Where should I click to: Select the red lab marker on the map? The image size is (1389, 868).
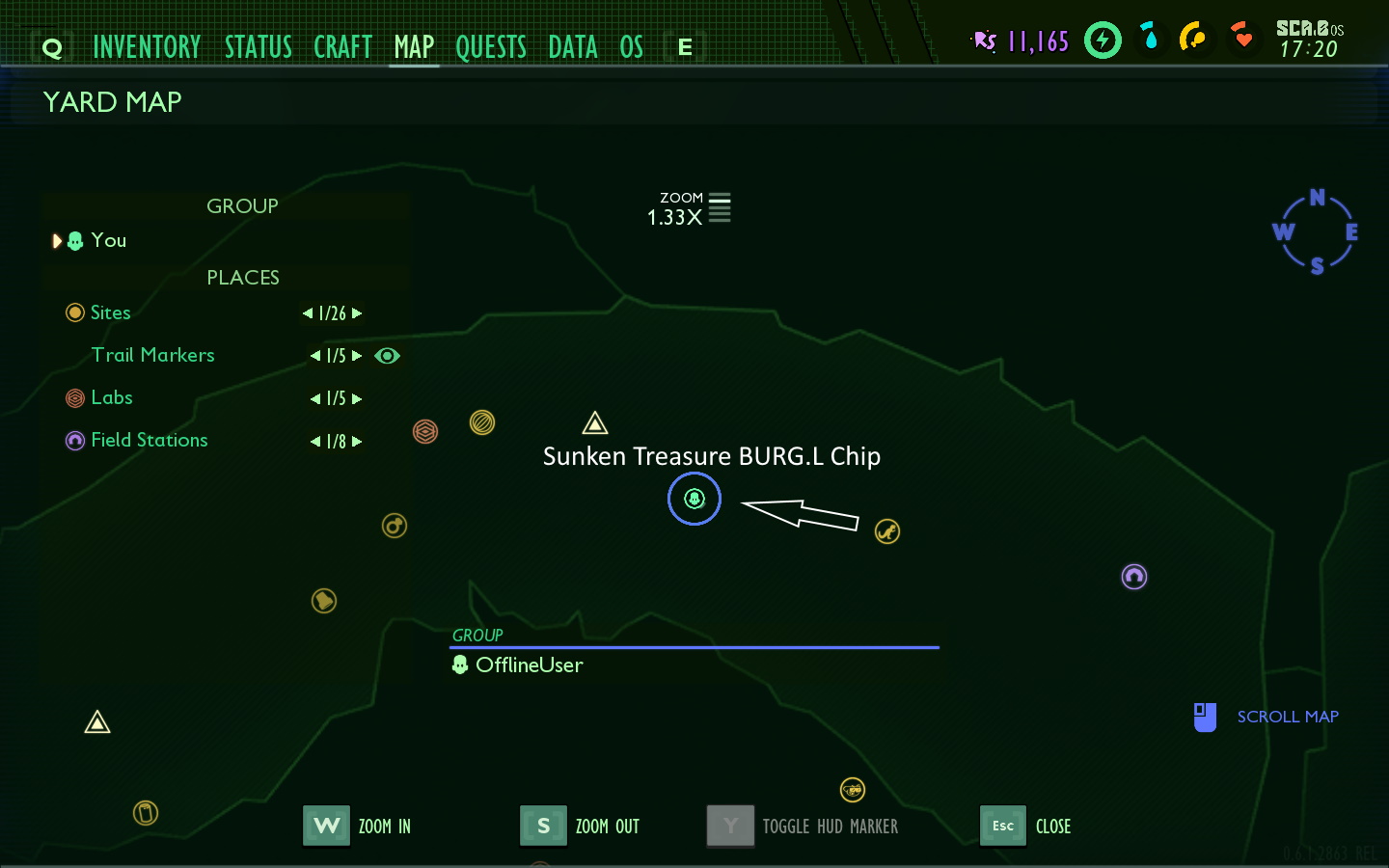click(425, 431)
